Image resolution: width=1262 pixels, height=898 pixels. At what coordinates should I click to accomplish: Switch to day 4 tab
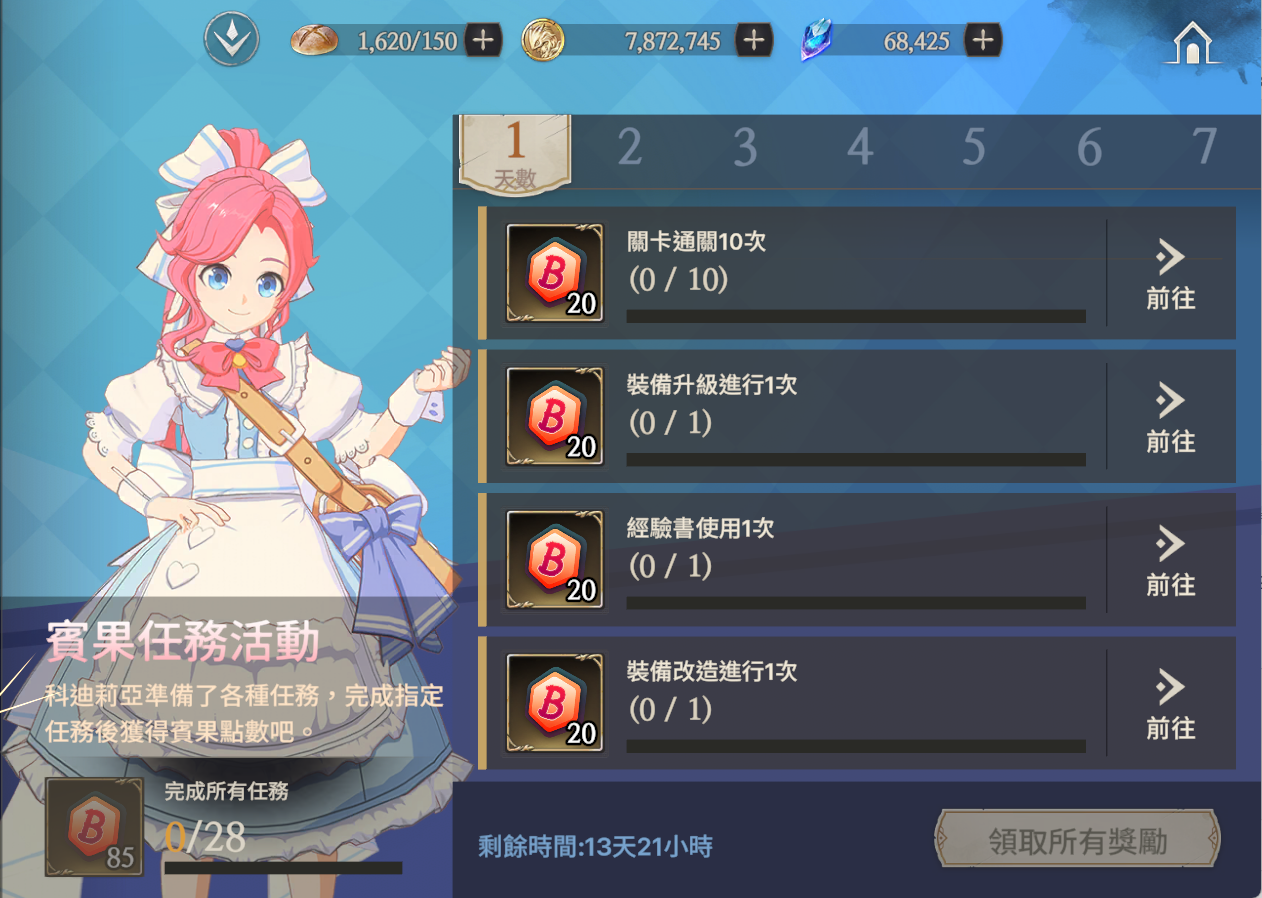859,148
